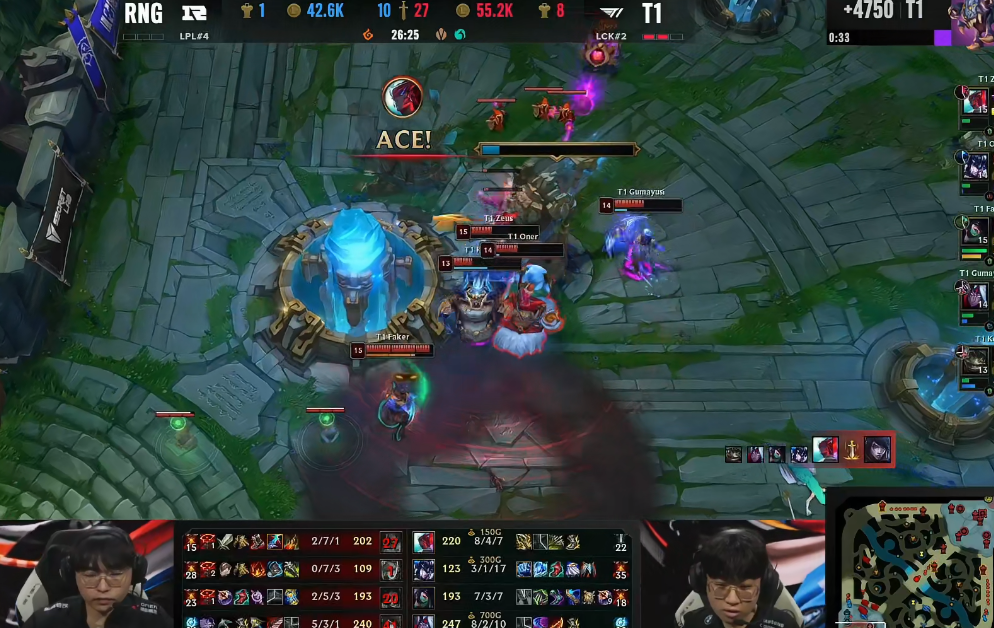The width and height of the screenshot is (994, 628).
Task: Click T1 Zeus's champion portrait in sidebar
Action: 976,102
